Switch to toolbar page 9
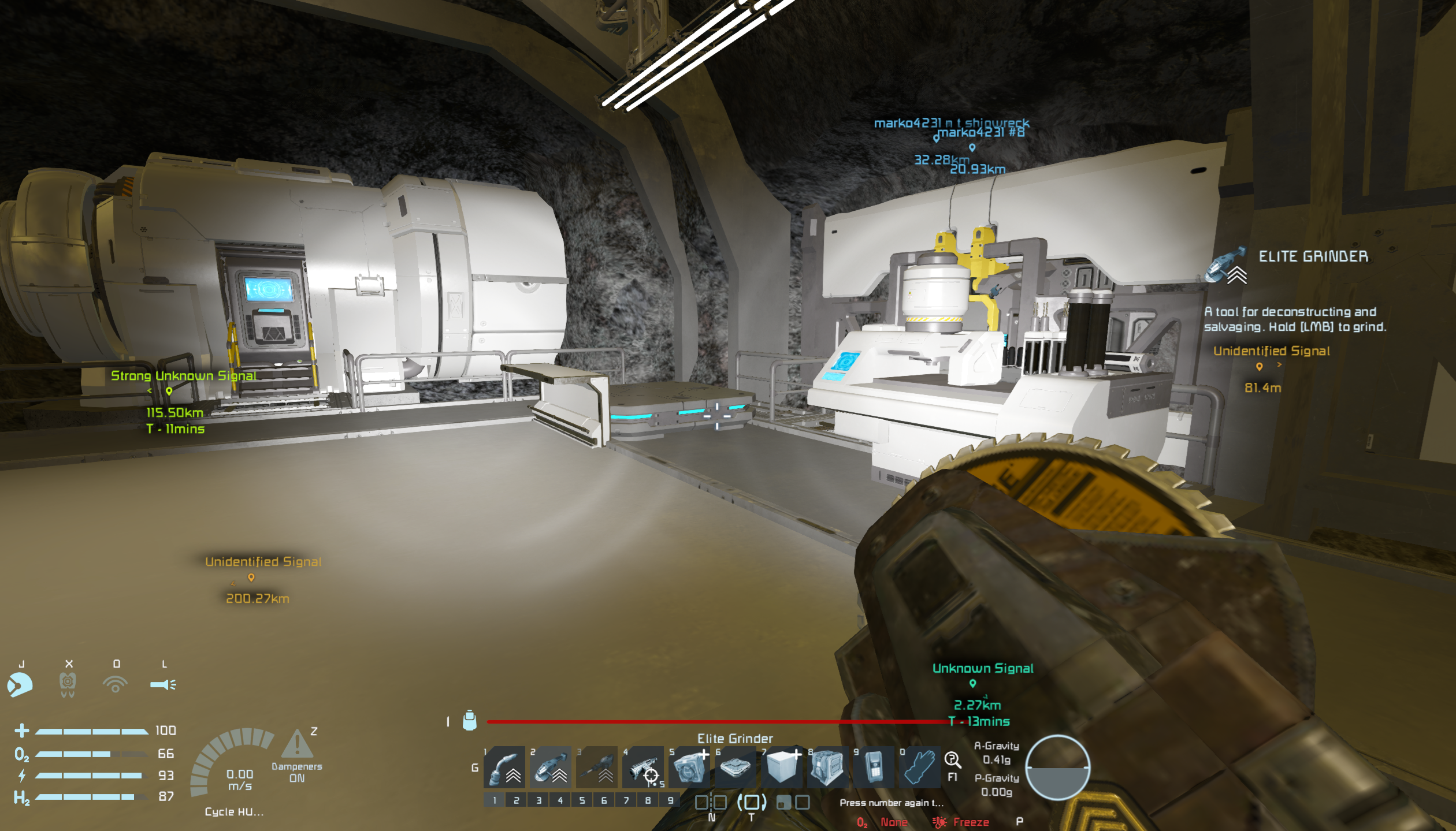The width and height of the screenshot is (1456, 831). coord(670,800)
